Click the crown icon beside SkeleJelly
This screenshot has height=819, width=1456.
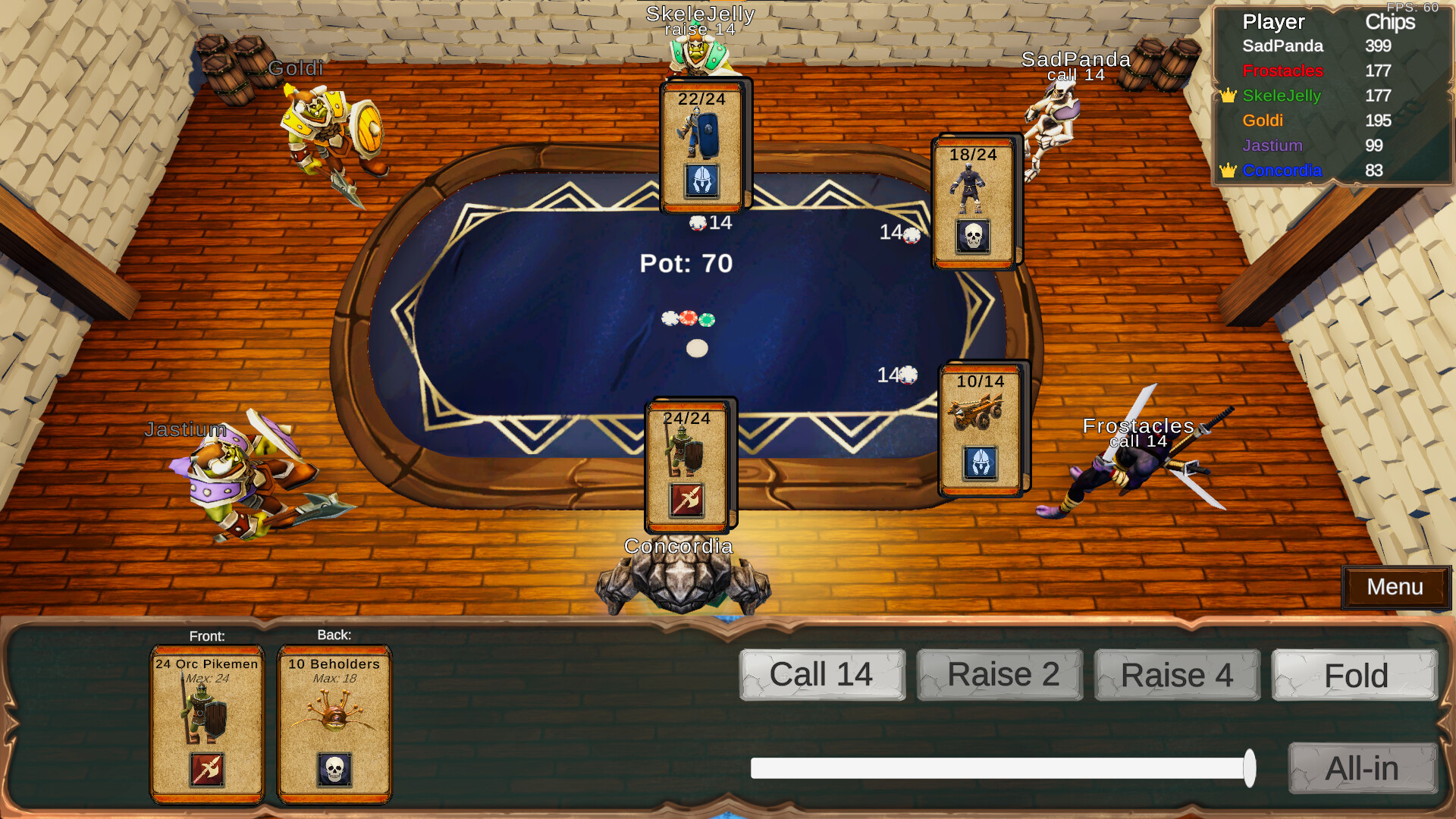[1228, 96]
